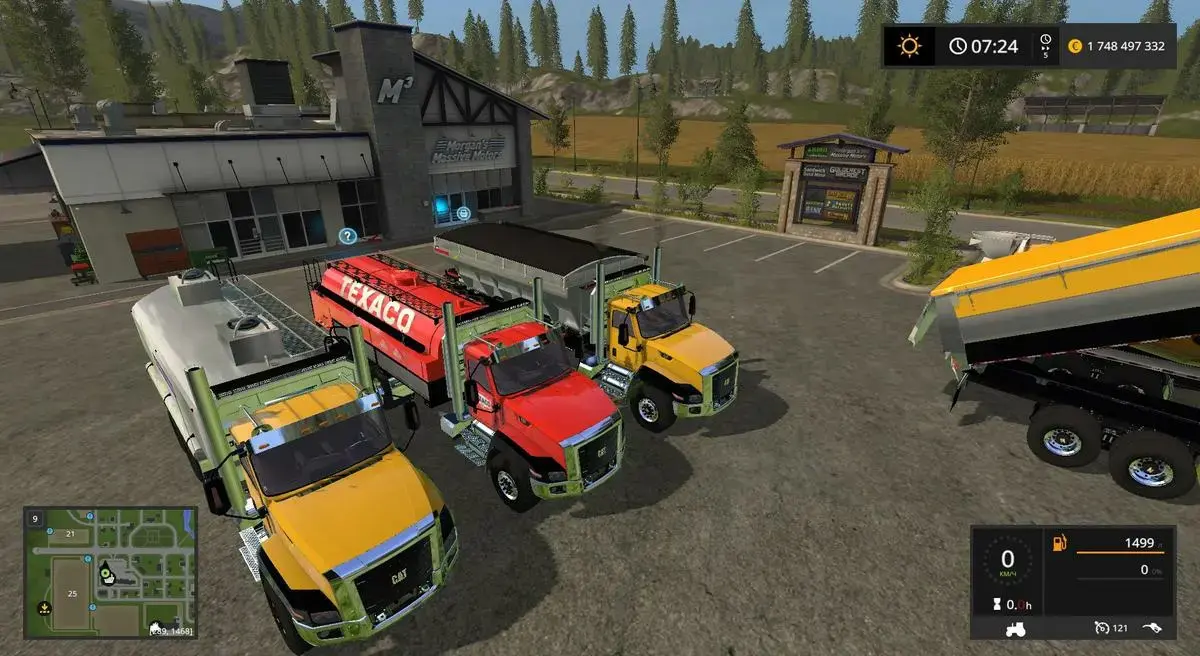This screenshot has height=656, width=1200.
Task: Click the sunny weather icon
Action: tap(909, 46)
